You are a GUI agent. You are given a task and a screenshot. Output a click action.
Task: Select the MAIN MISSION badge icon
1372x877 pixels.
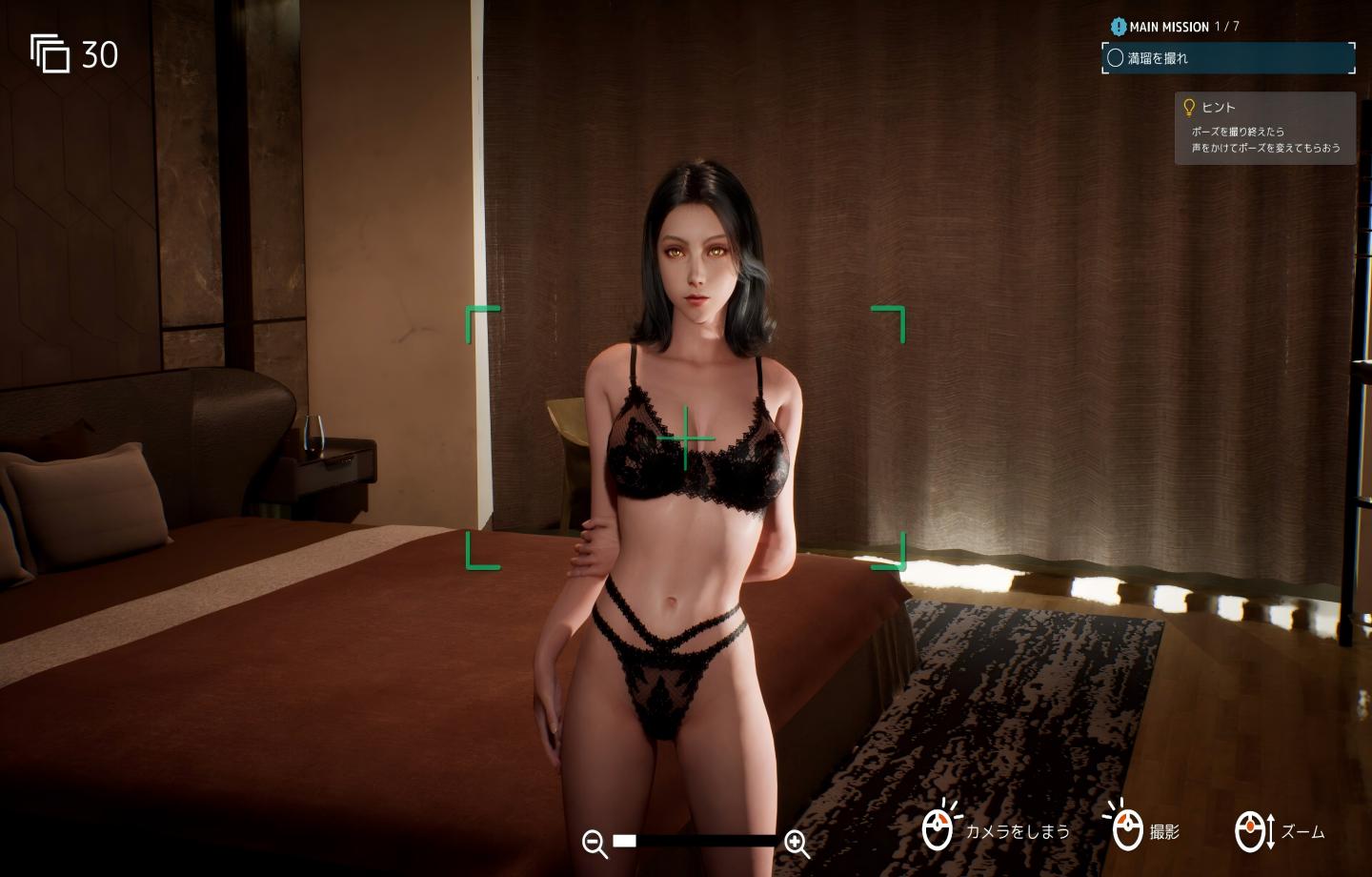(1118, 27)
